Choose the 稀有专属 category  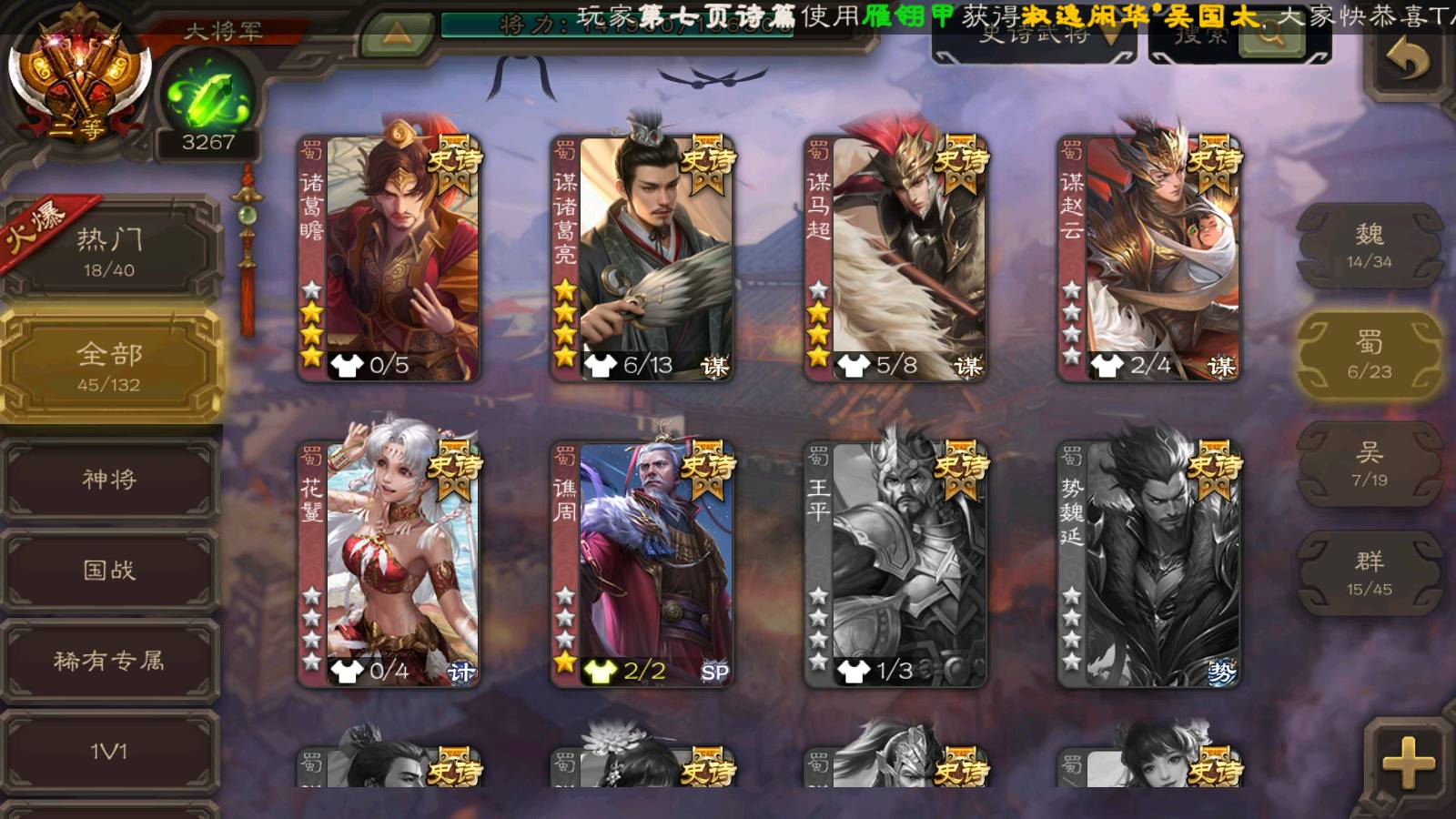pyautogui.click(x=109, y=661)
